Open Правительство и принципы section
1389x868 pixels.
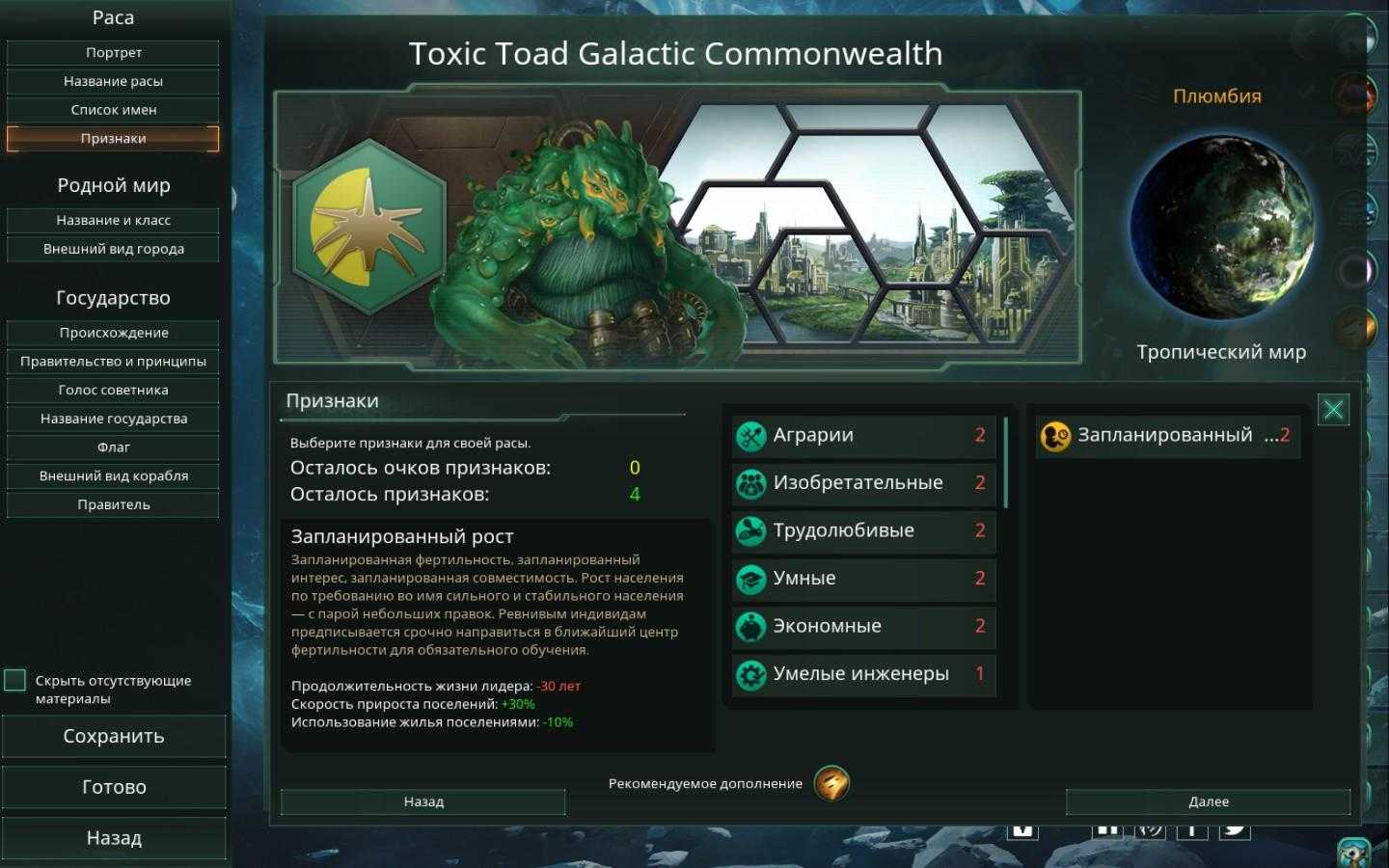click(x=113, y=362)
